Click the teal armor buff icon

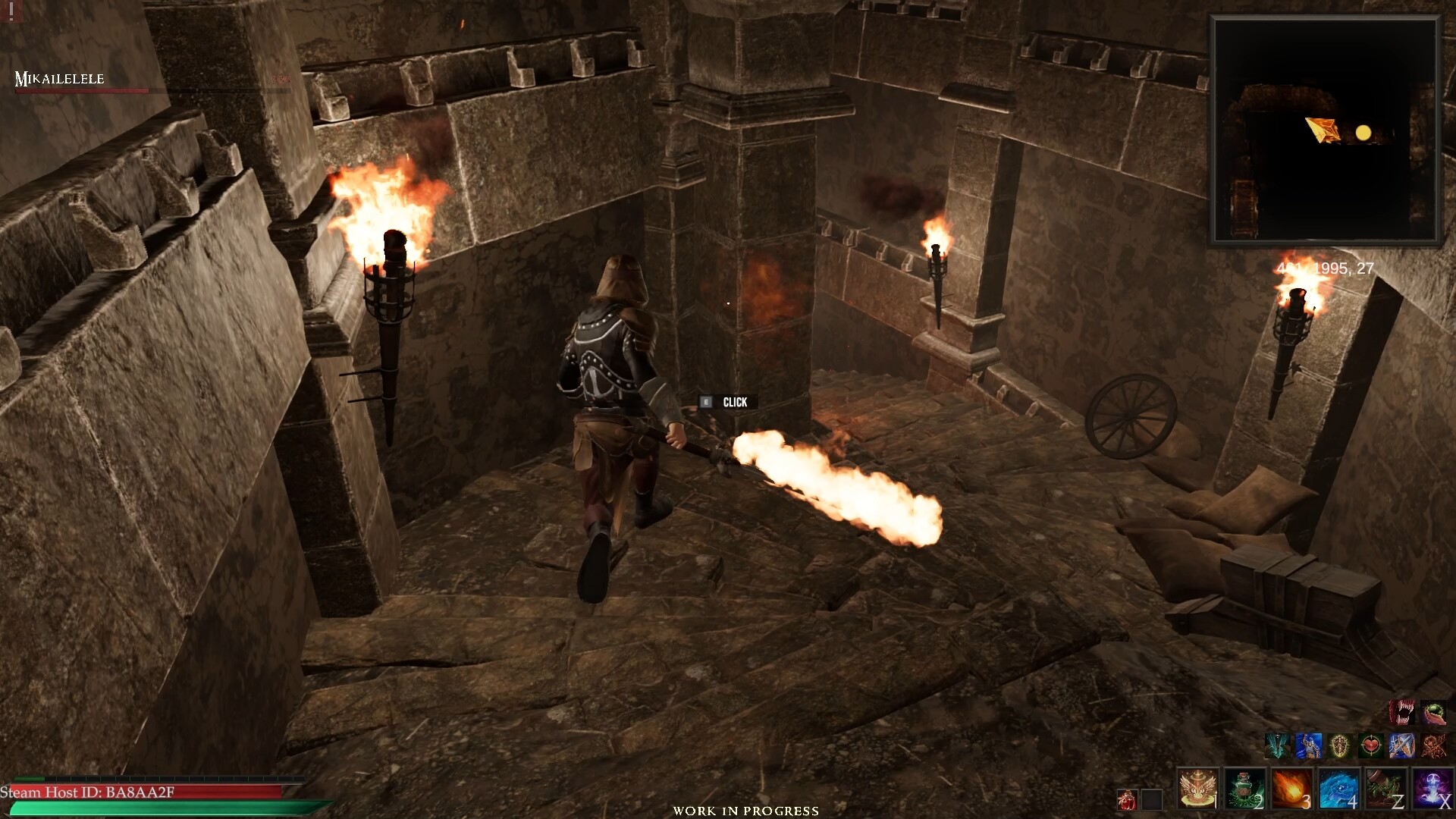pos(1278,745)
